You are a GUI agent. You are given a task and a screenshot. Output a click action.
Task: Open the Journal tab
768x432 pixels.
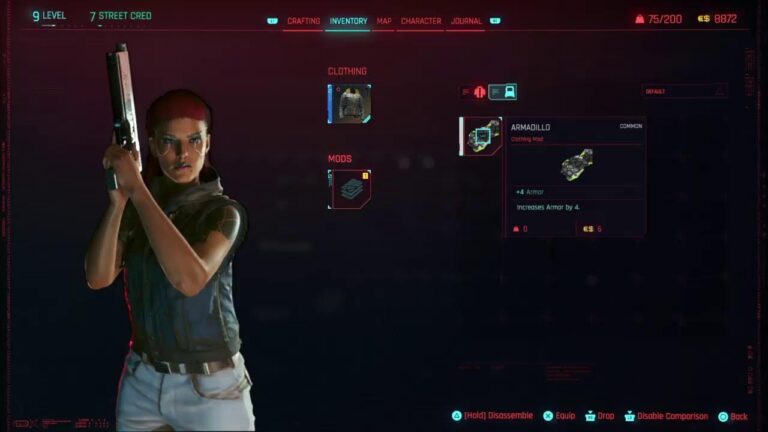[x=466, y=21]
